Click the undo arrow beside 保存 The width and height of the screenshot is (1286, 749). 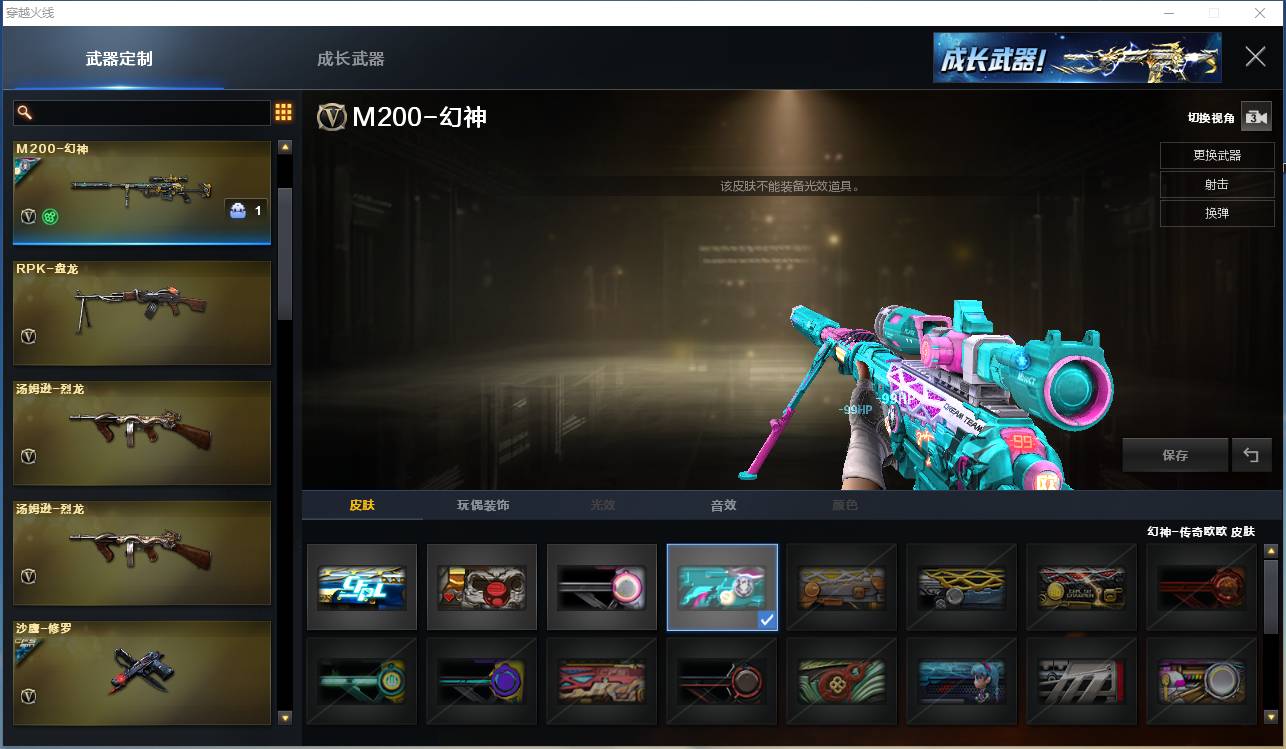(1251, 455)
